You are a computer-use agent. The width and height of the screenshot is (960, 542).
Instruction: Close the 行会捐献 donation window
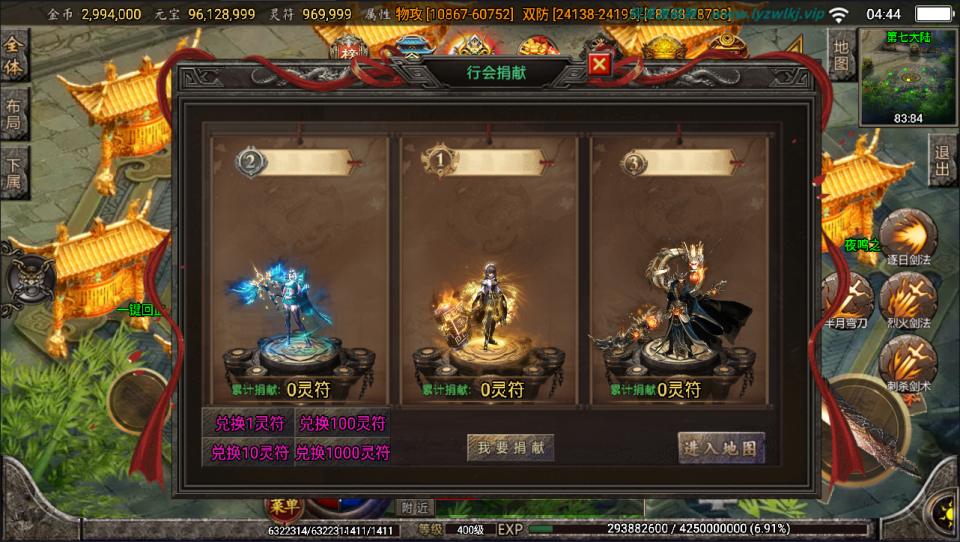pos(599,65)
